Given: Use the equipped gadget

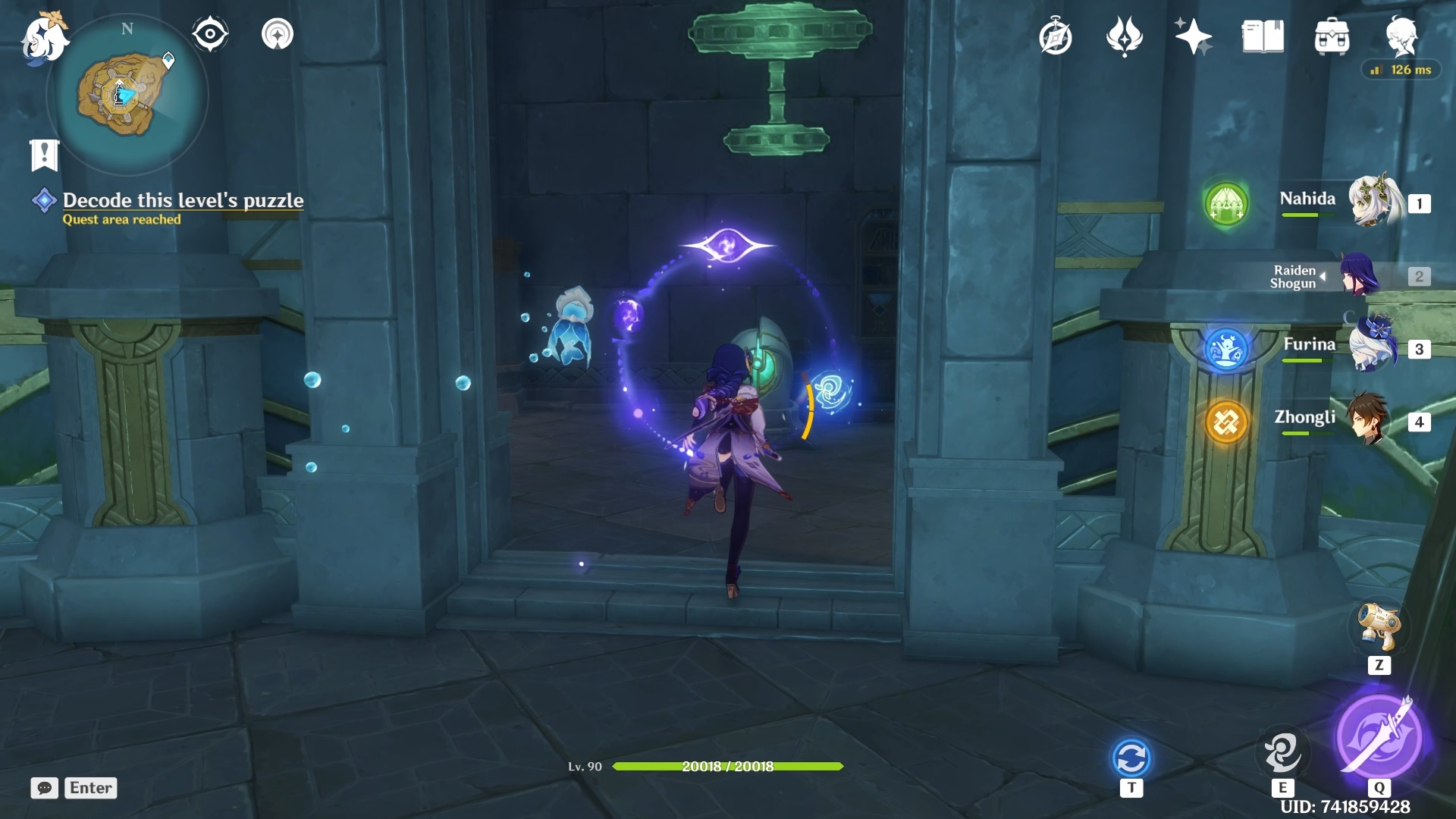Looking at the screenshot, I should [1379, 626].
